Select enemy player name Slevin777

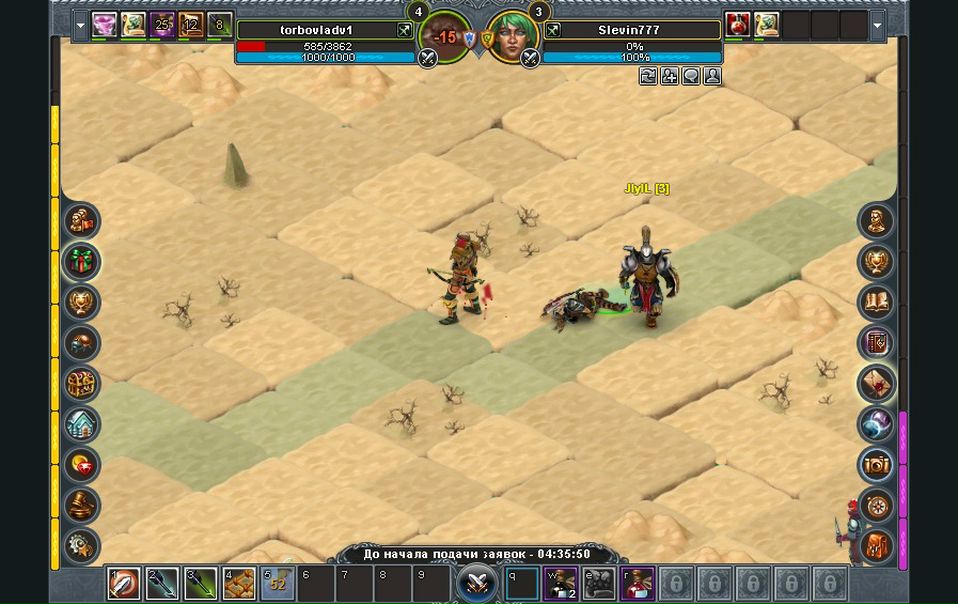pos(629,30)
